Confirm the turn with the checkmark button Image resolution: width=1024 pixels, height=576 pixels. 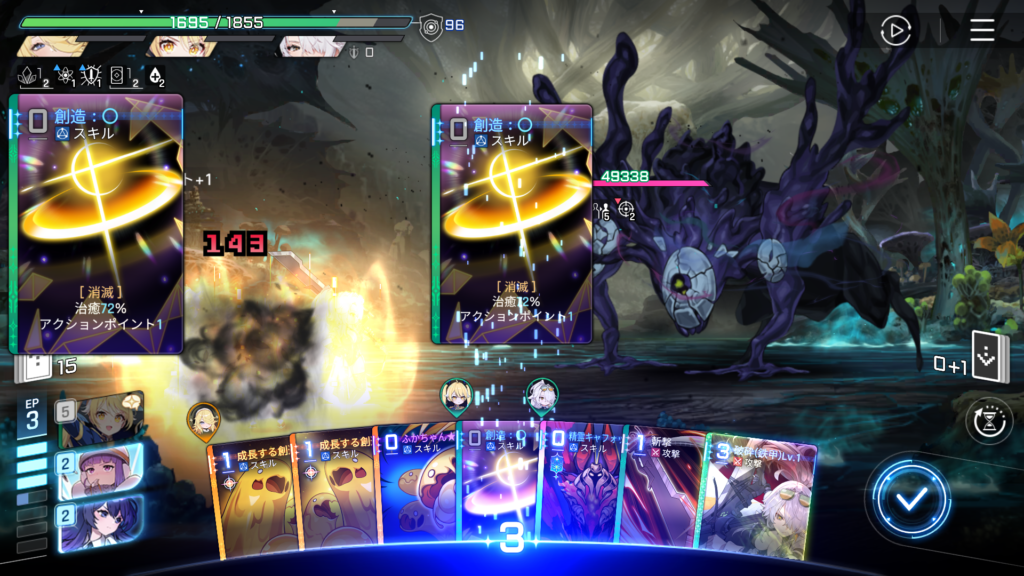pyautogui.click(x=909, y=500)
